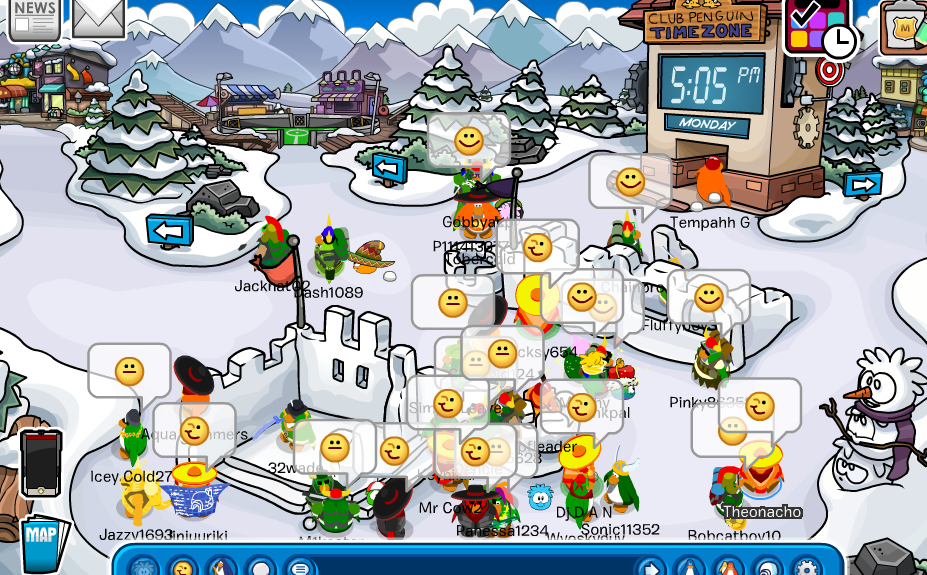The width and height of the screenshot is (927, 575).
Task: Open the penguin actions menu button
Action: pyautogui.click(x=219, y=567)
